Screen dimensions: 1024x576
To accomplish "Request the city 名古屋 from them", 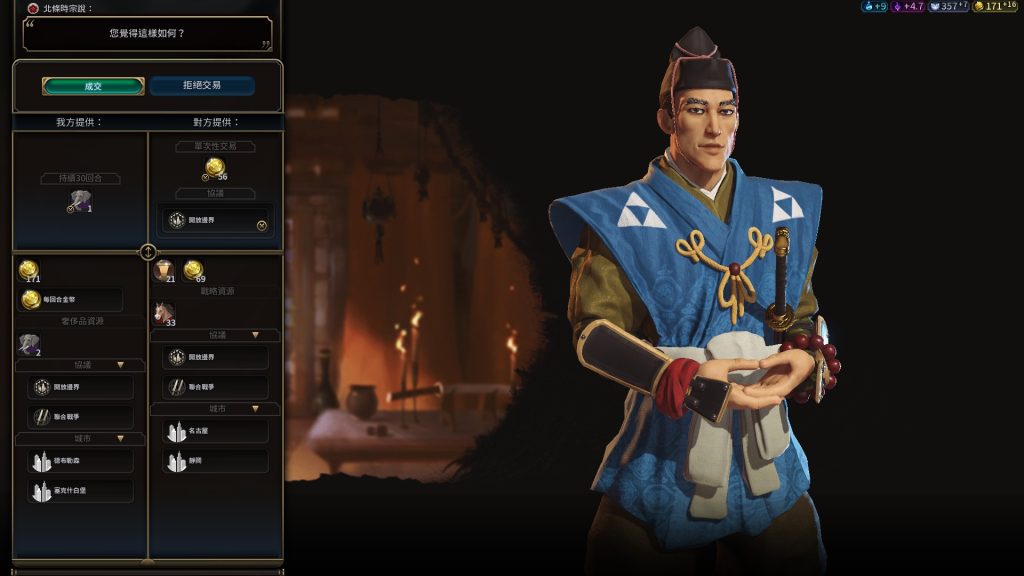I will coord(215,431).
